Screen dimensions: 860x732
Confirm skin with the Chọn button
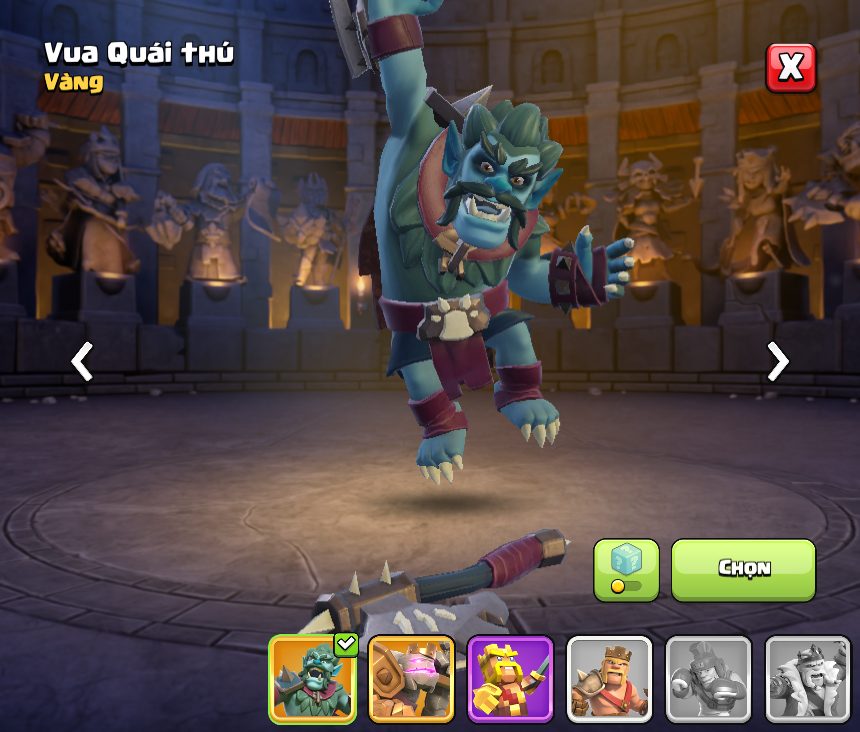click(743, 569)
